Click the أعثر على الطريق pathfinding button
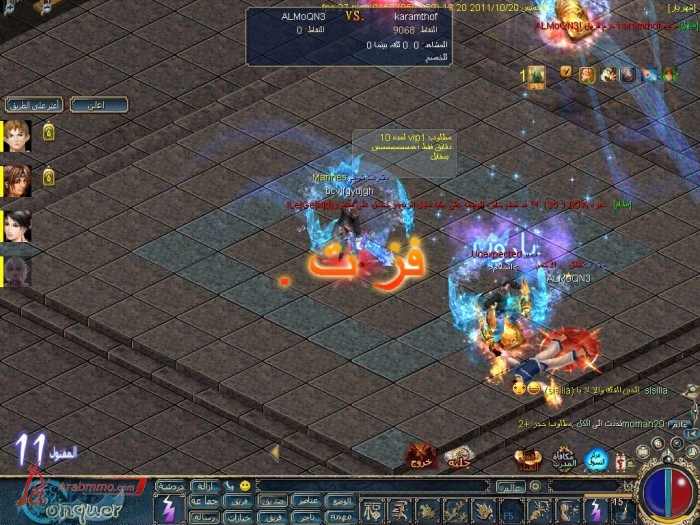The height and width of the screenshot is (525, 700). coord(34,104)
